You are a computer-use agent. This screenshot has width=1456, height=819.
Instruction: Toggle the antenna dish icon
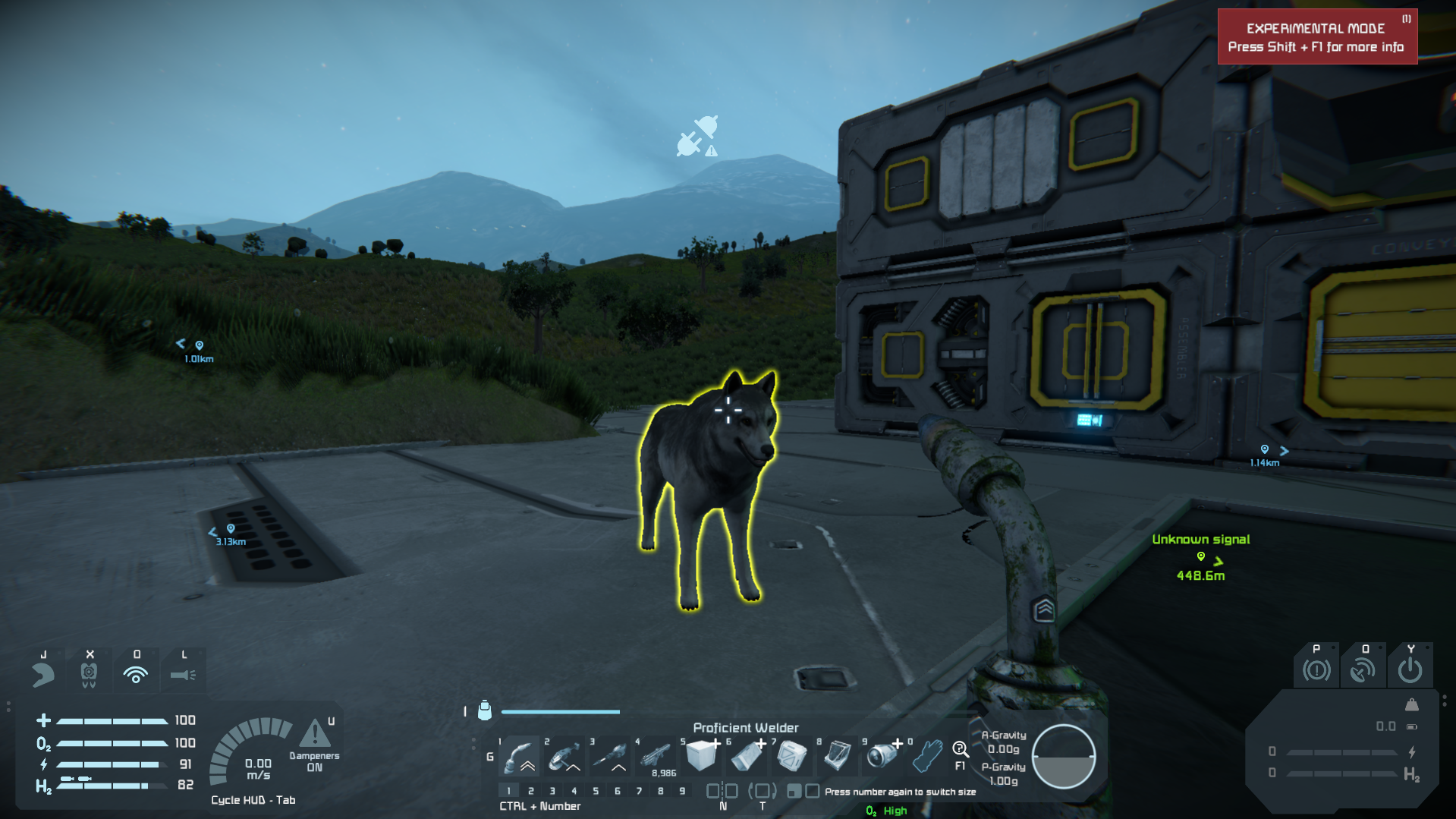[x=1363, y=670]
